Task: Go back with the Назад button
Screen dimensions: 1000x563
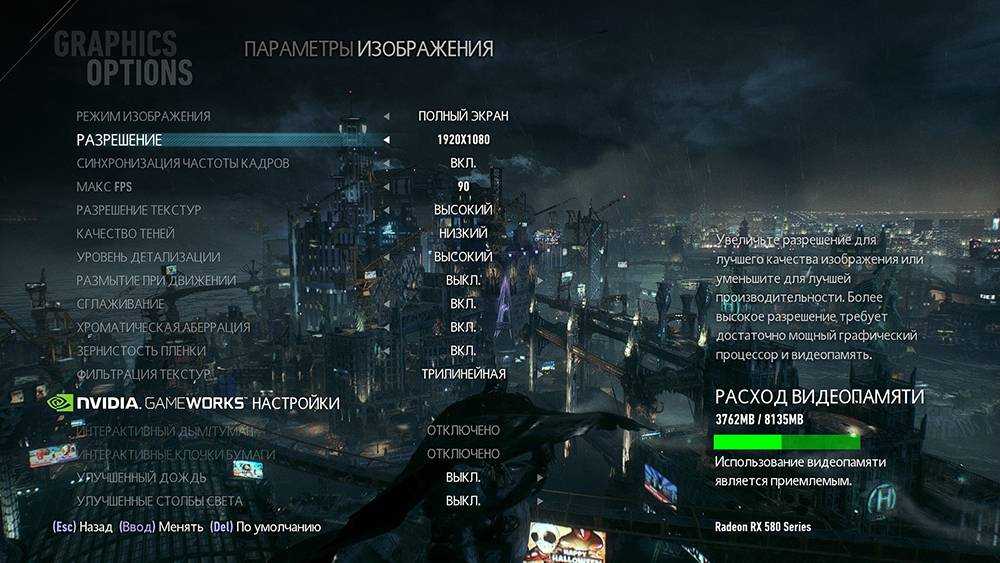Action: click(x=81, y=526)
